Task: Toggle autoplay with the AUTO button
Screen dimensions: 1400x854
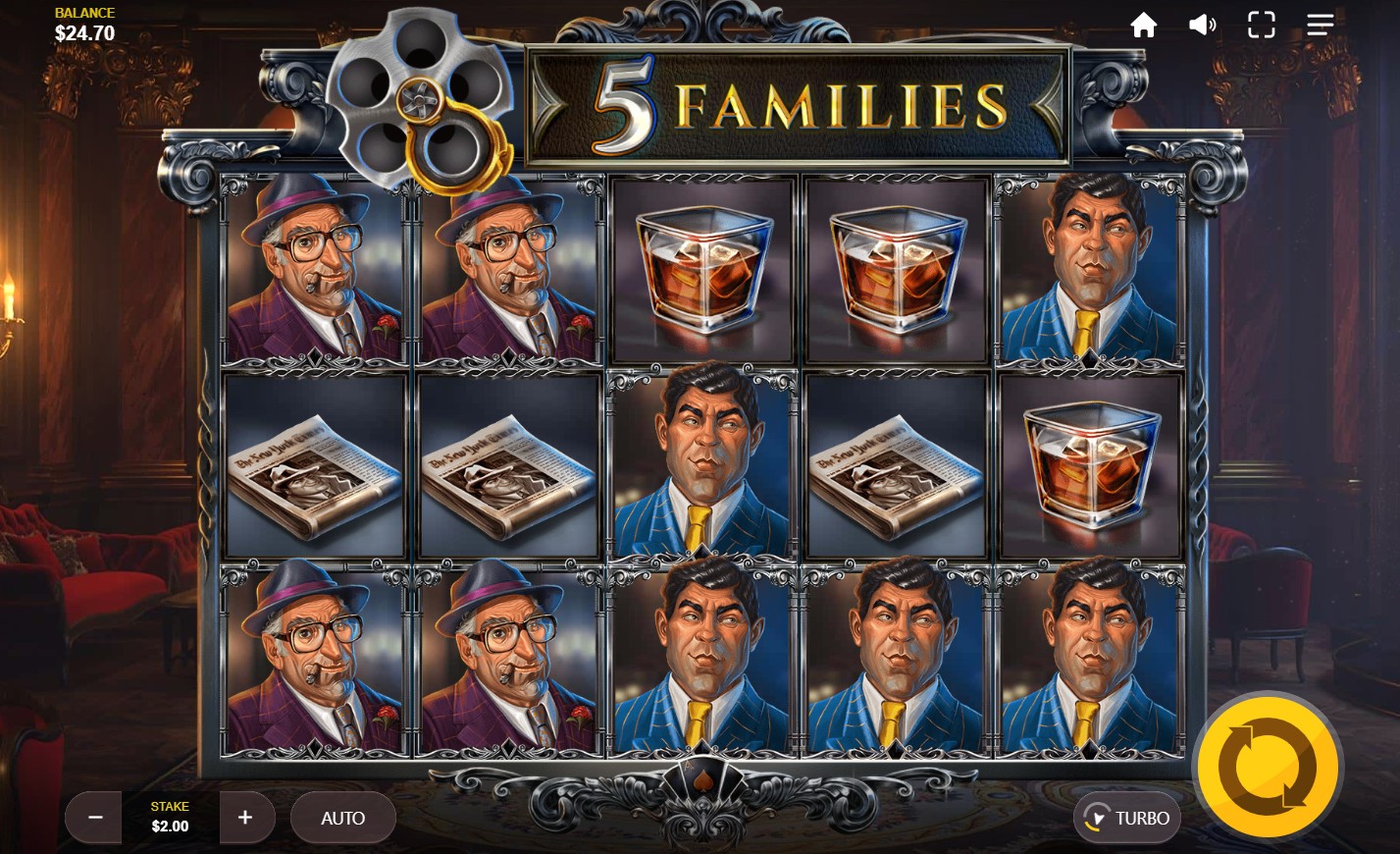Action: coord(343,818)
